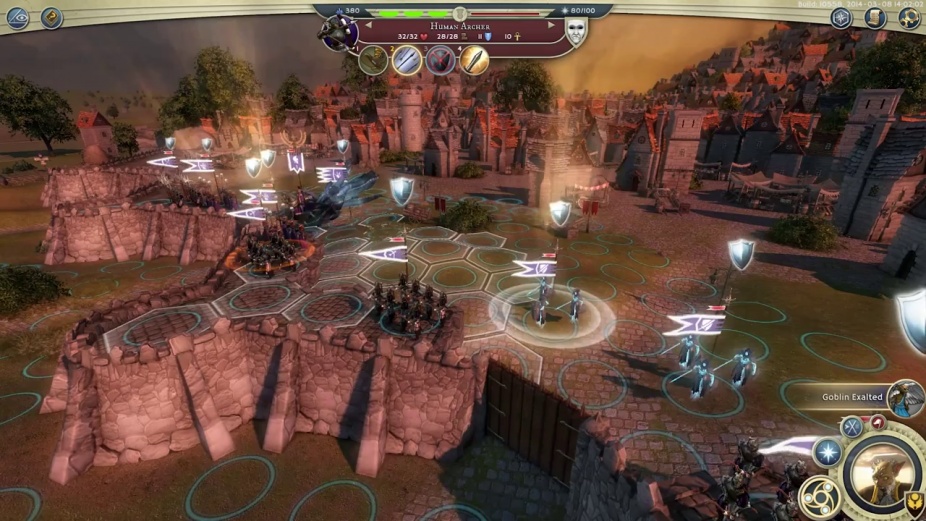Click the hexagon icon in top bar
Viewport: 926px width, 521px height.
point(841,17)
